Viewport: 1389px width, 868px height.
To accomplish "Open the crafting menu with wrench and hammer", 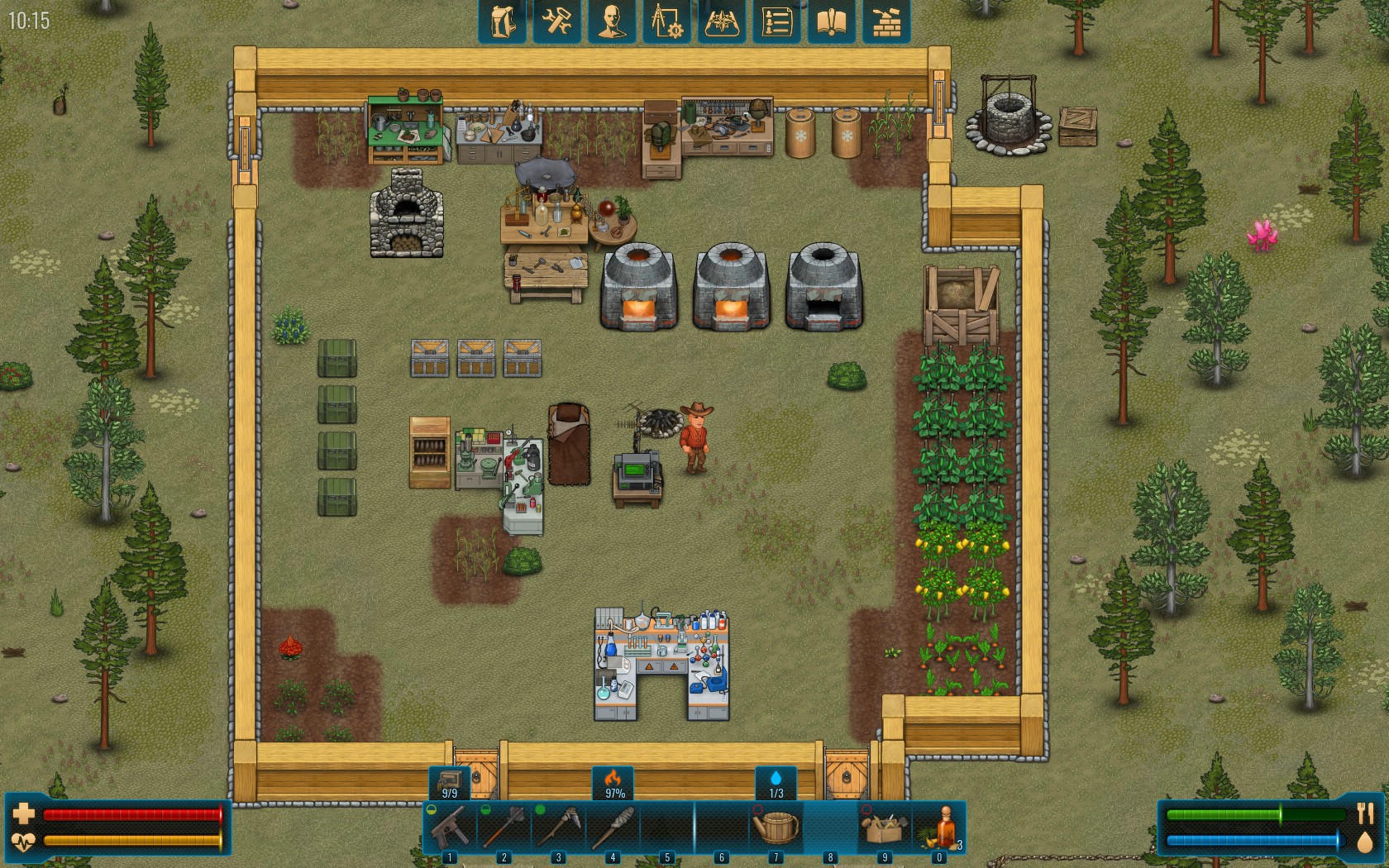I will 556,21.
